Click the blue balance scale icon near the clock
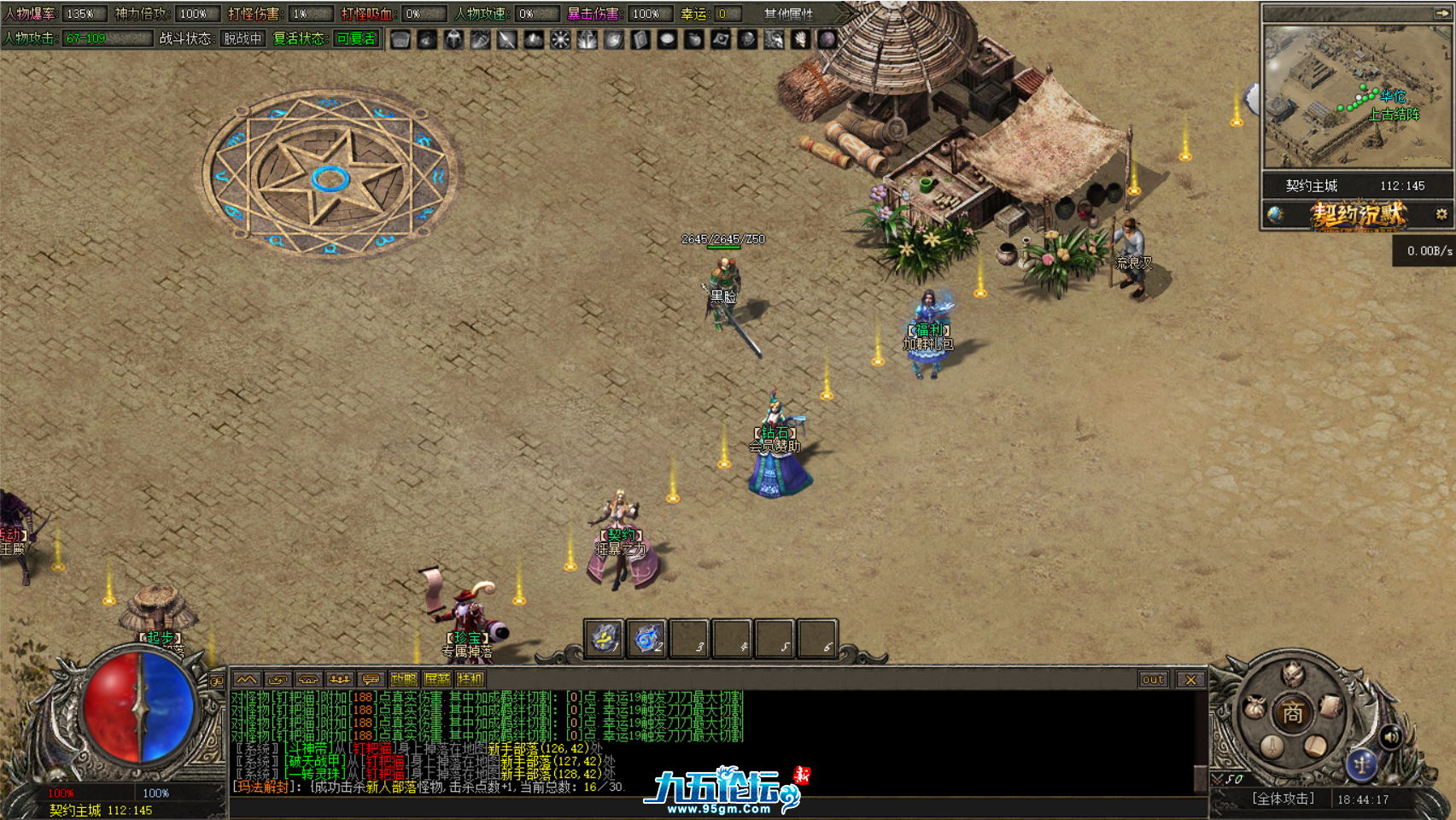Viewport: 1456px width, 820px height. pyautogui.click(x=1363, y=764)
